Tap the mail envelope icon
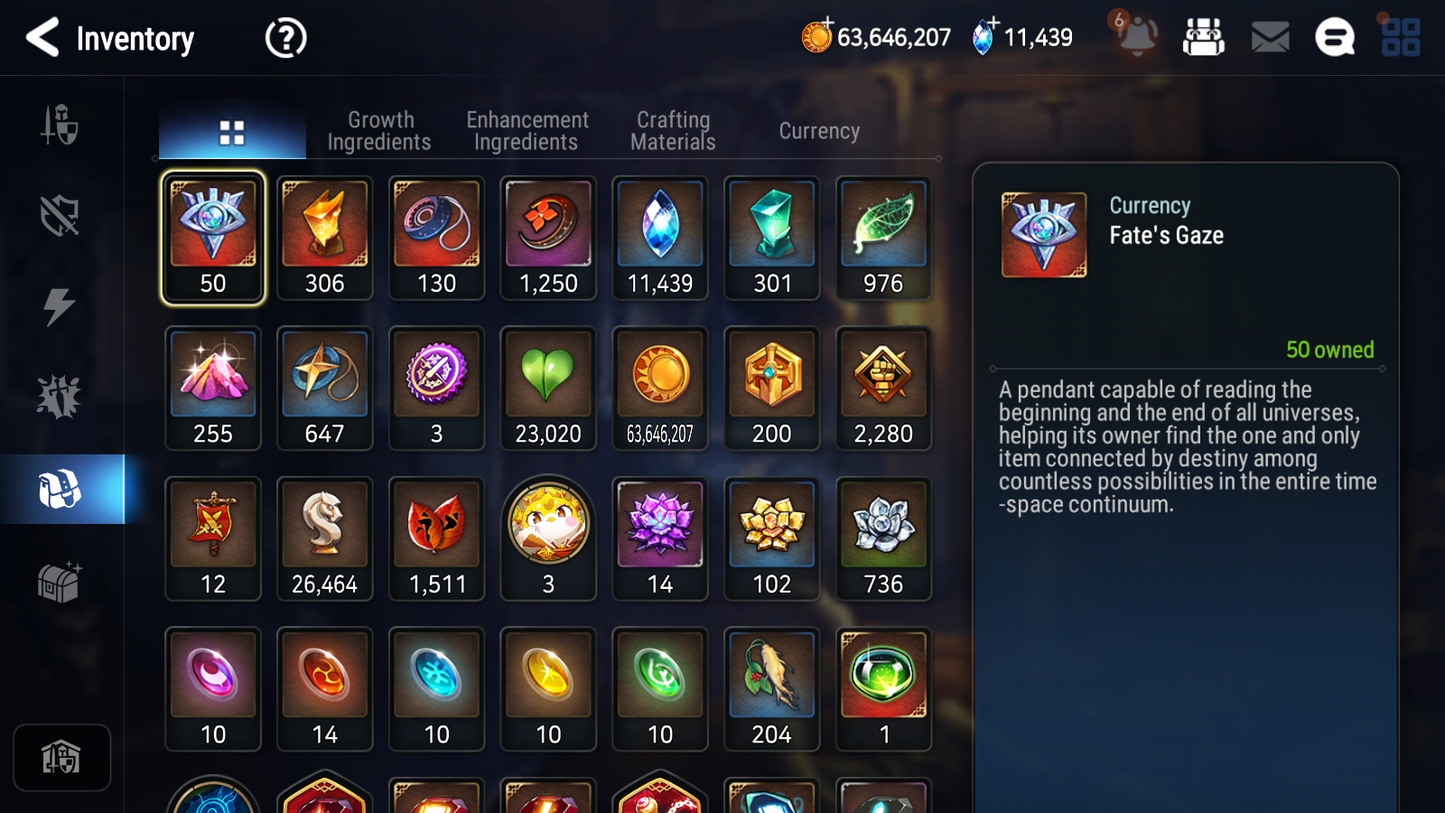This screenshot has width=1445, height=813. 1269,36
